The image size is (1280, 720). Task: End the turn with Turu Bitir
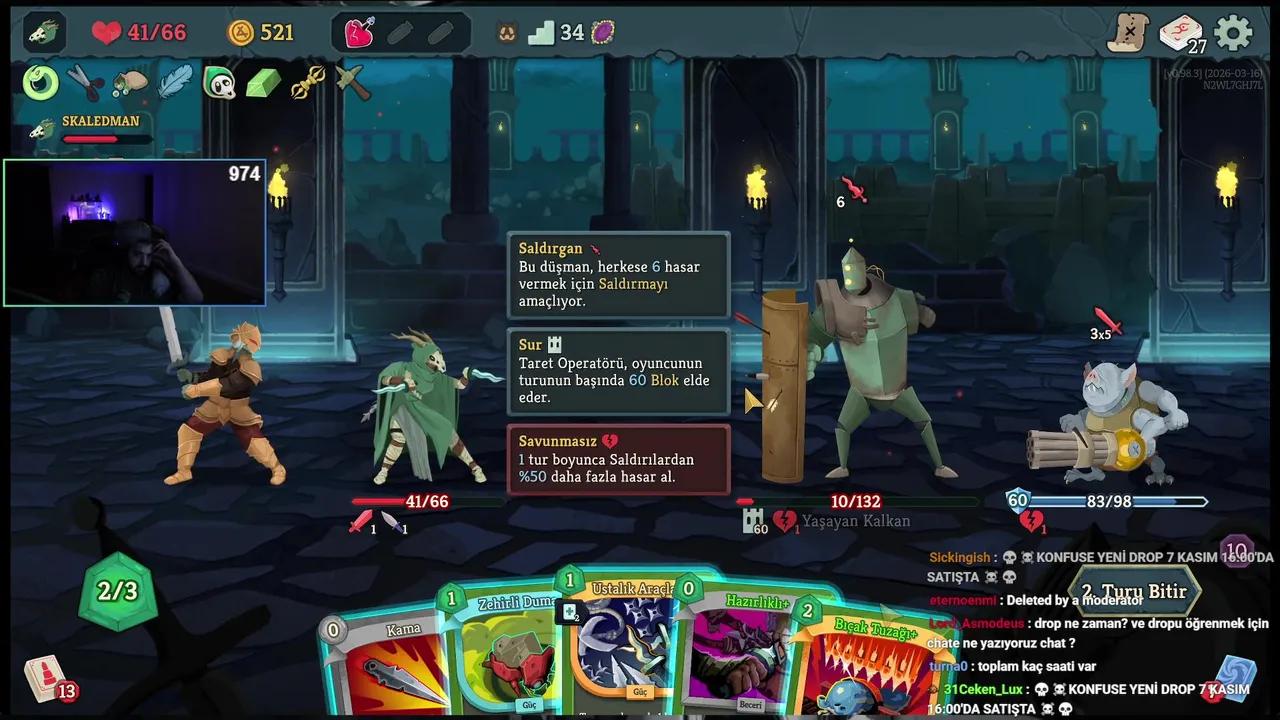click(1134, 591)
